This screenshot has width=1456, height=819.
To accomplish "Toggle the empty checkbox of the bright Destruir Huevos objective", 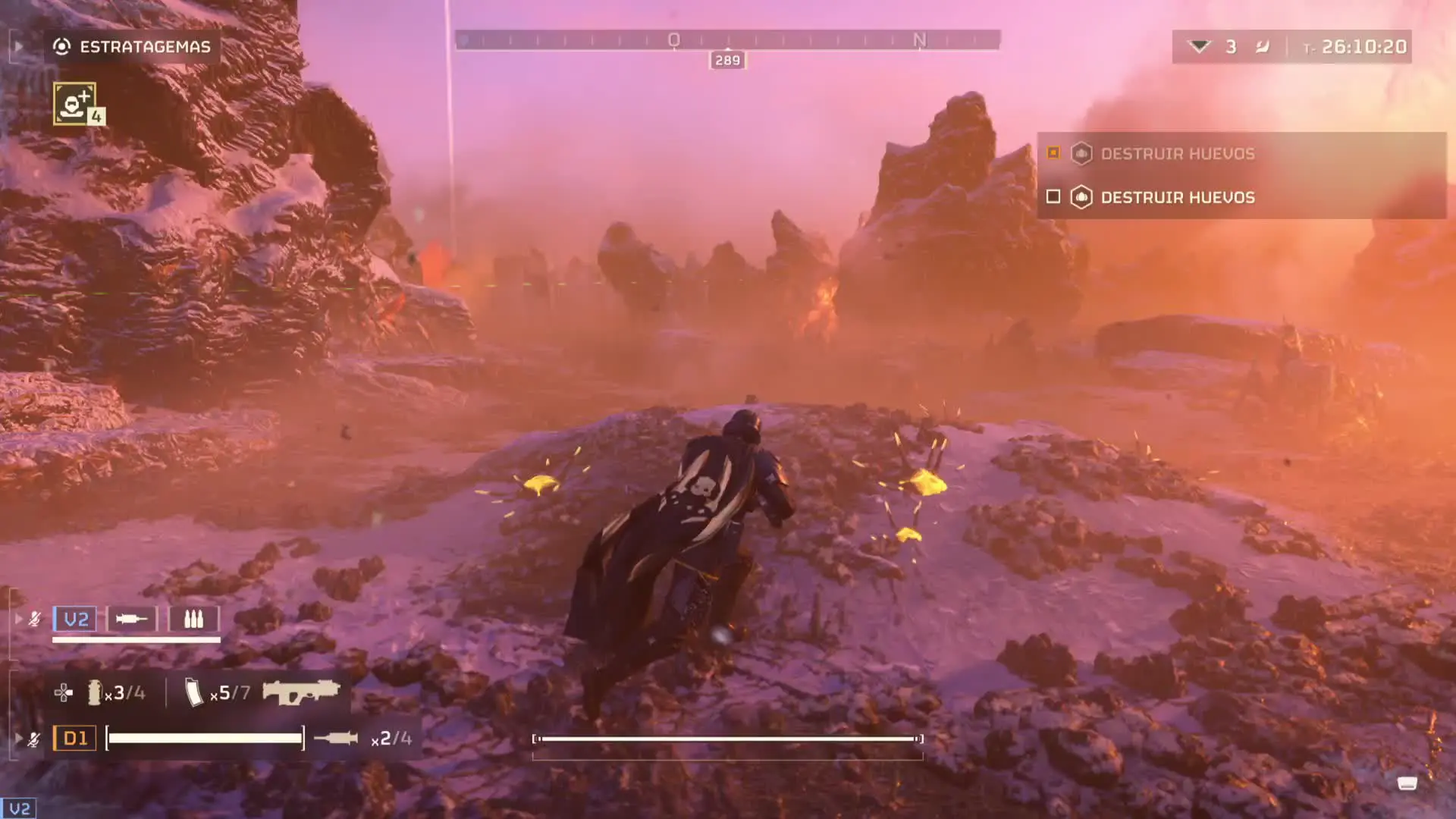I will (1053, 197).
